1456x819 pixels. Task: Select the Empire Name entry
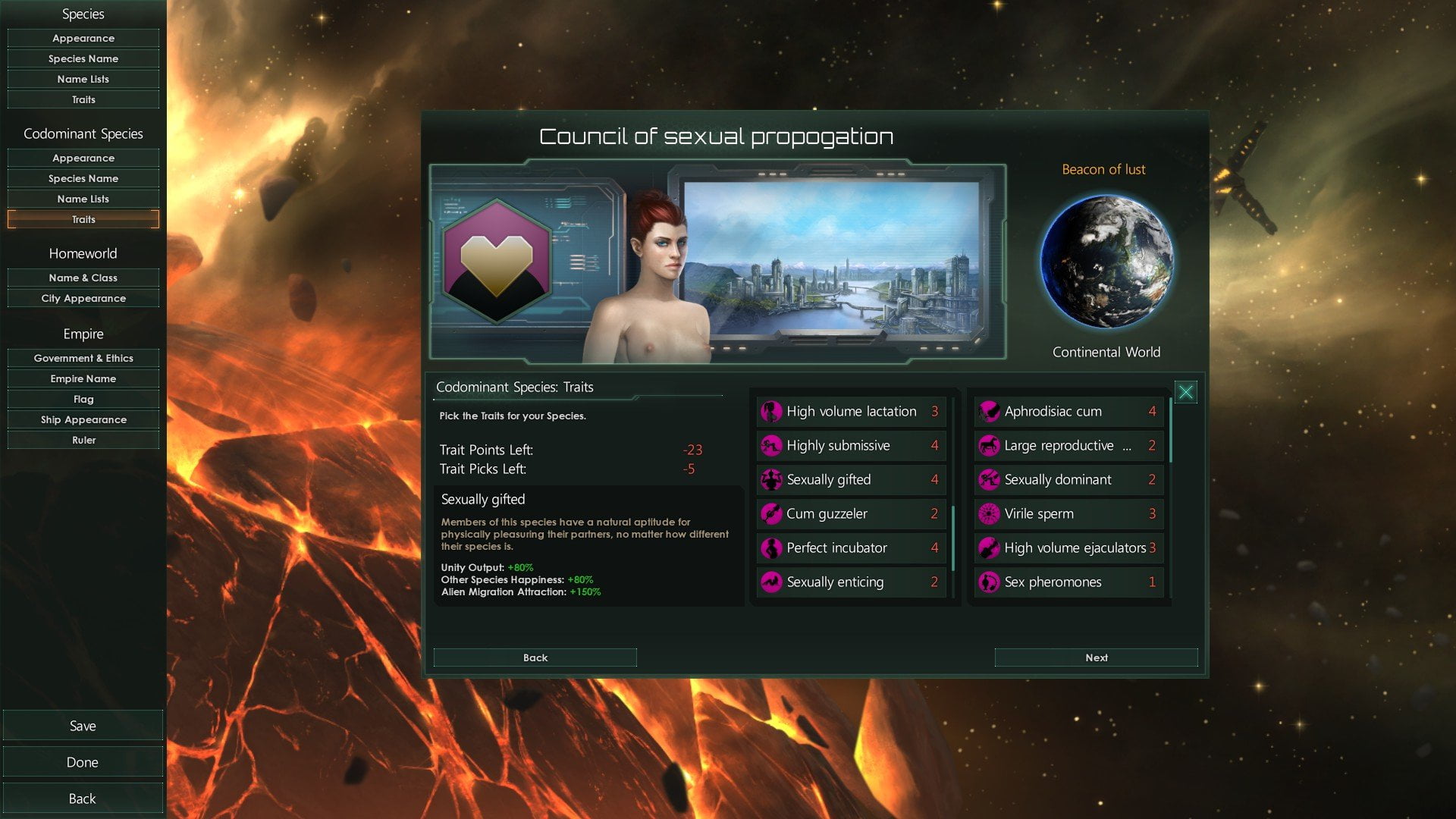tap(83, 378)
